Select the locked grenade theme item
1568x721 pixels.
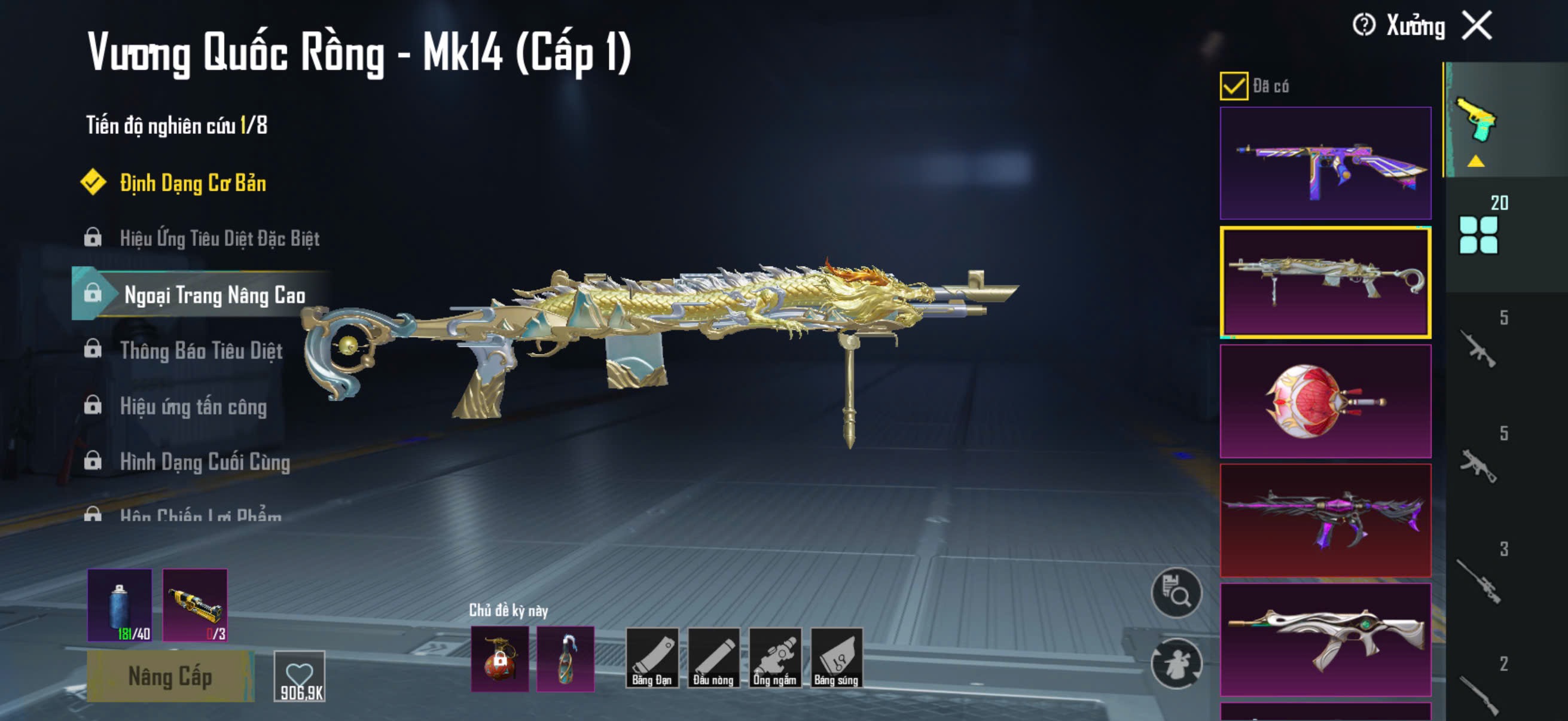point(500,659)
